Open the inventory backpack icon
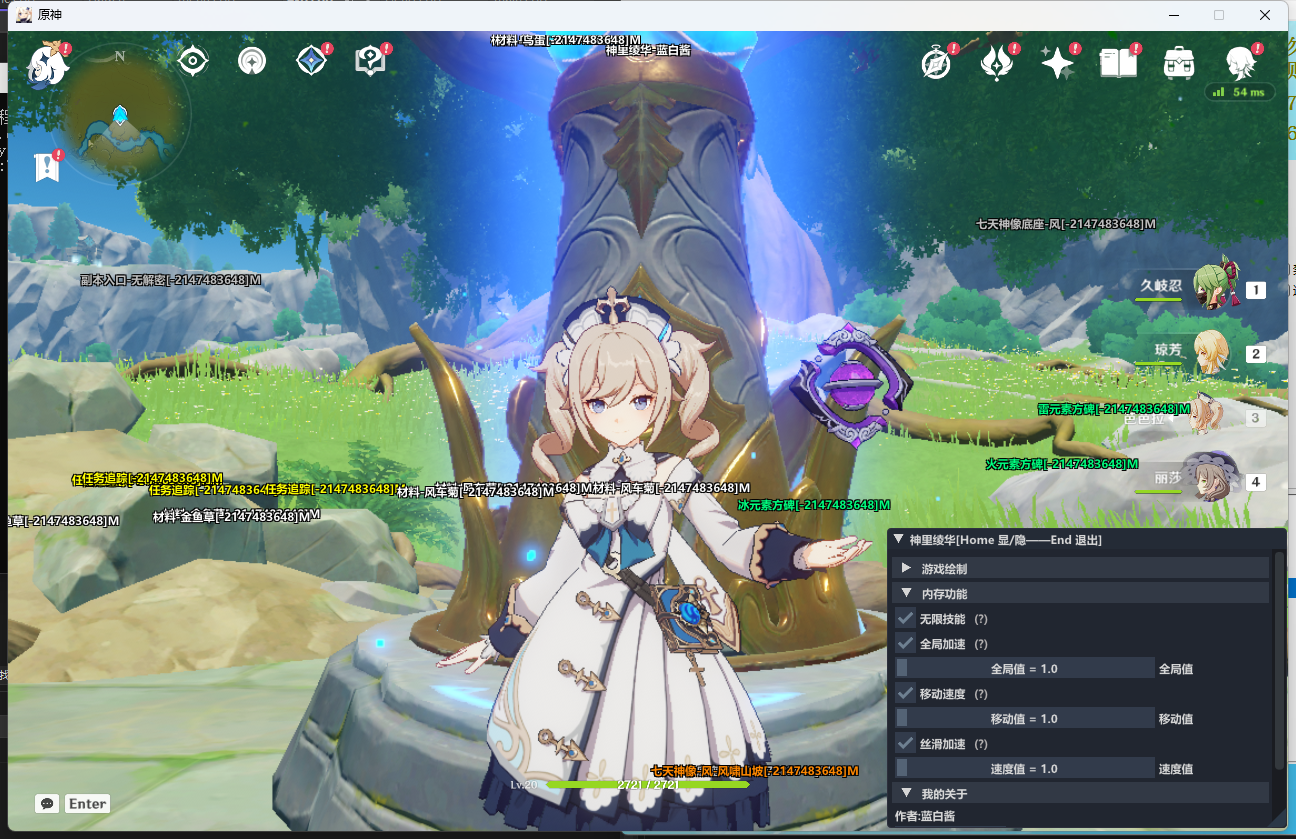This screenshot has width=1296, height=839. (x=1179, y=62)
